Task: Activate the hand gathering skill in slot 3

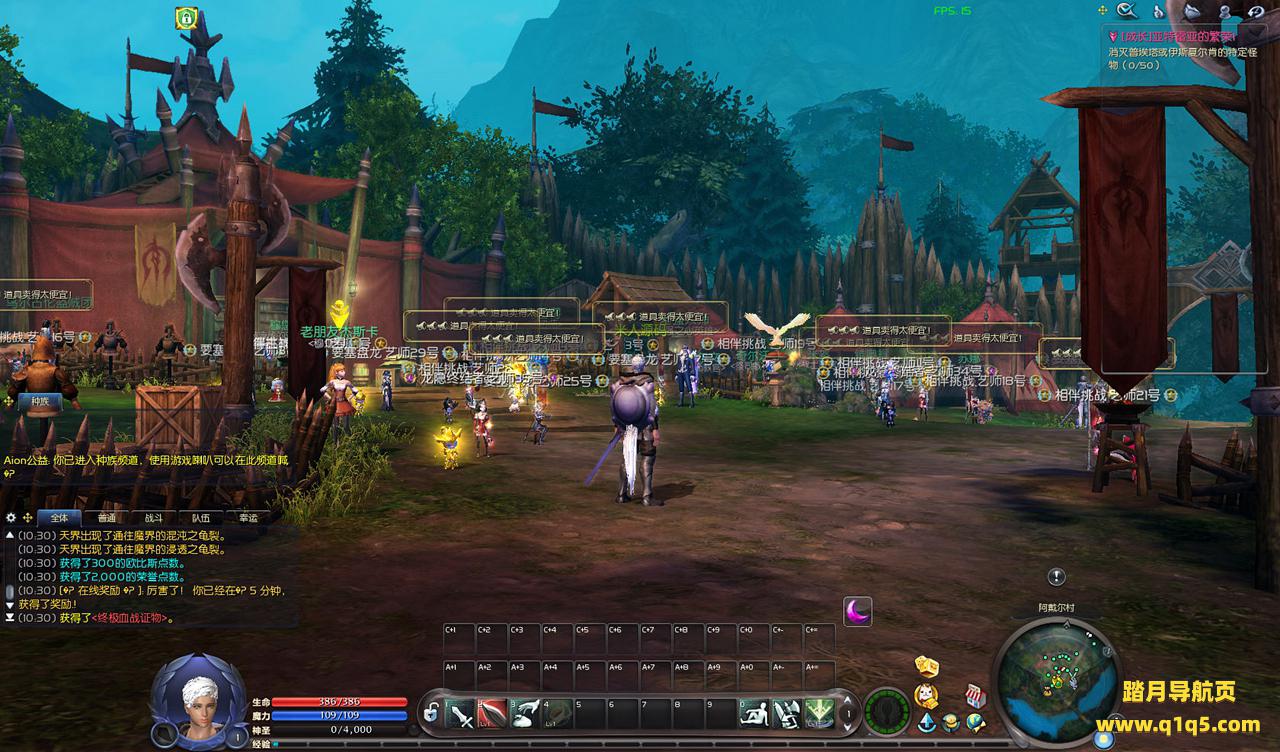Action: pos(525,714)
